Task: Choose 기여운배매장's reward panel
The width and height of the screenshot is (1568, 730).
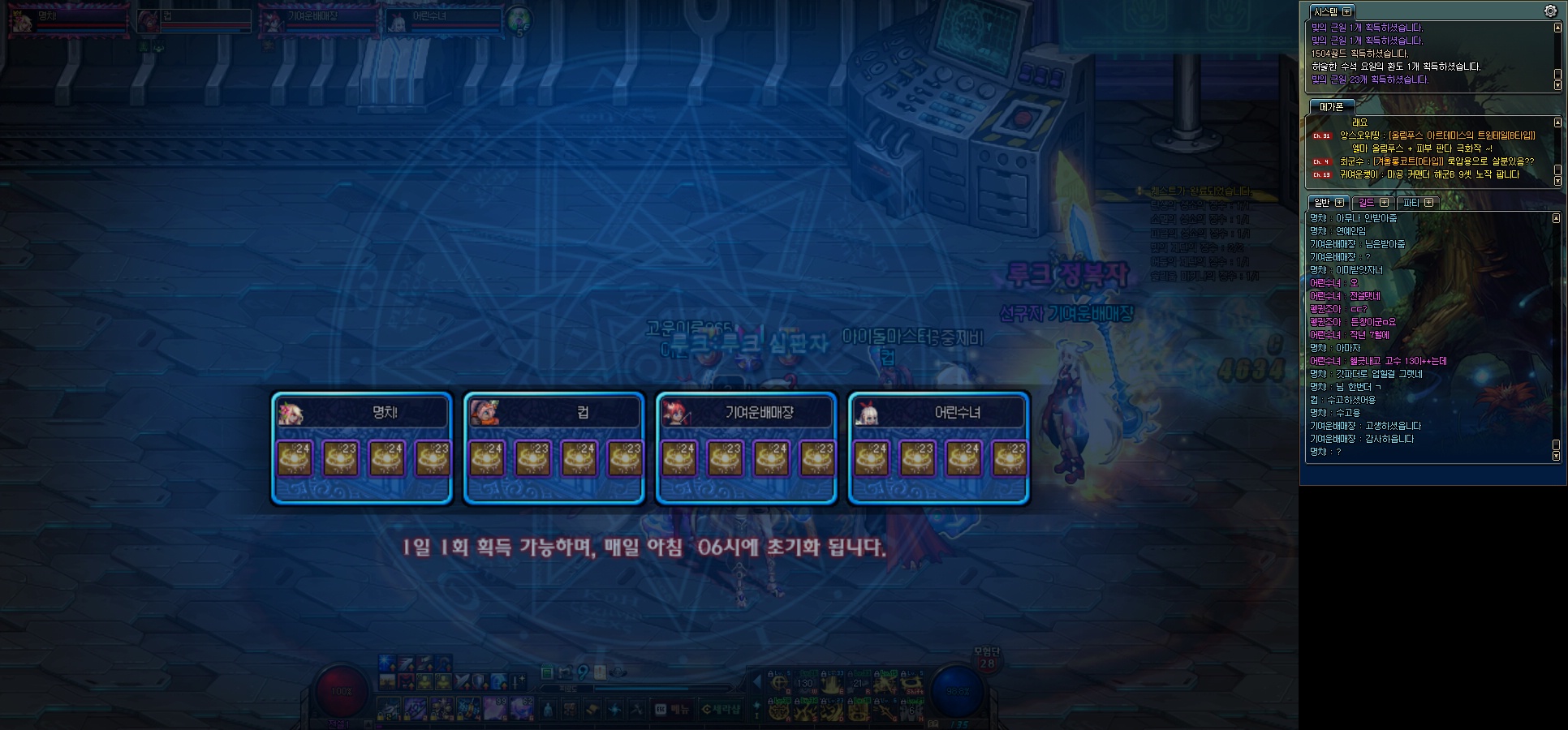Action: coord(747,448)
